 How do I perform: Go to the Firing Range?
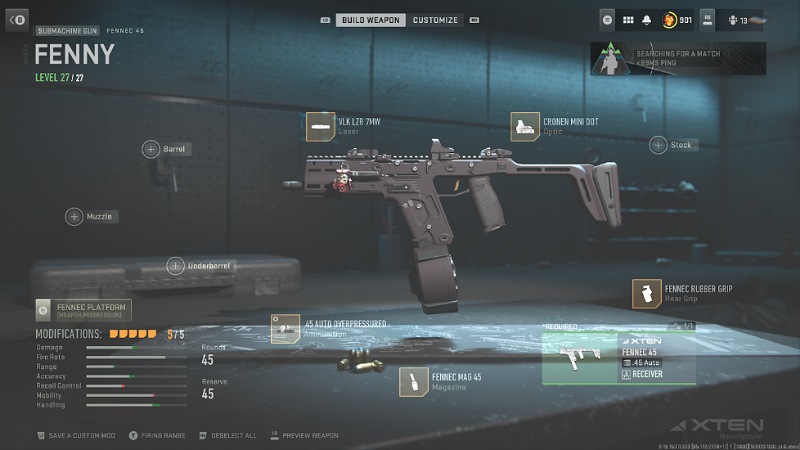pos(161,436)
